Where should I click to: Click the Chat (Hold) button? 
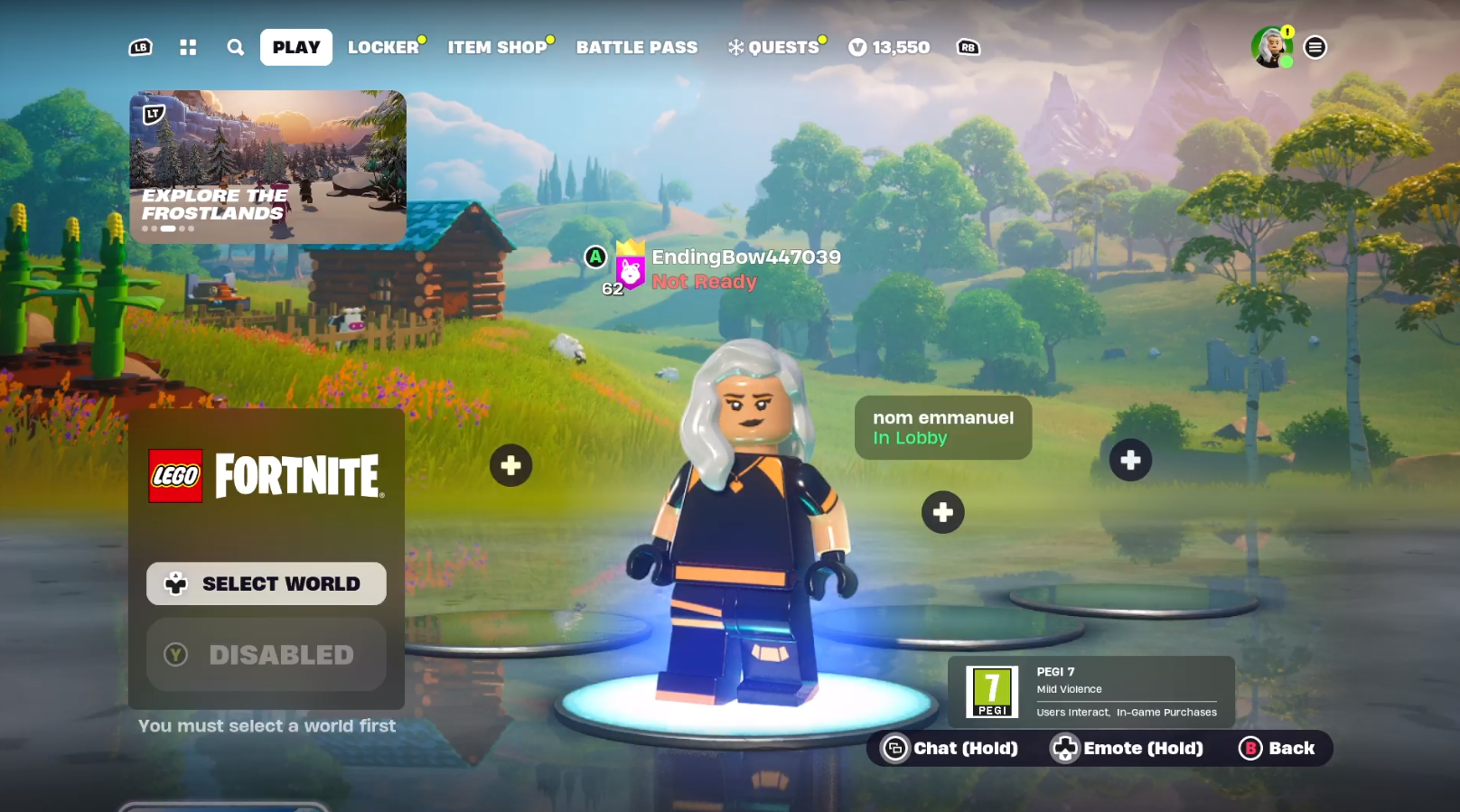(x=950, y=748)
